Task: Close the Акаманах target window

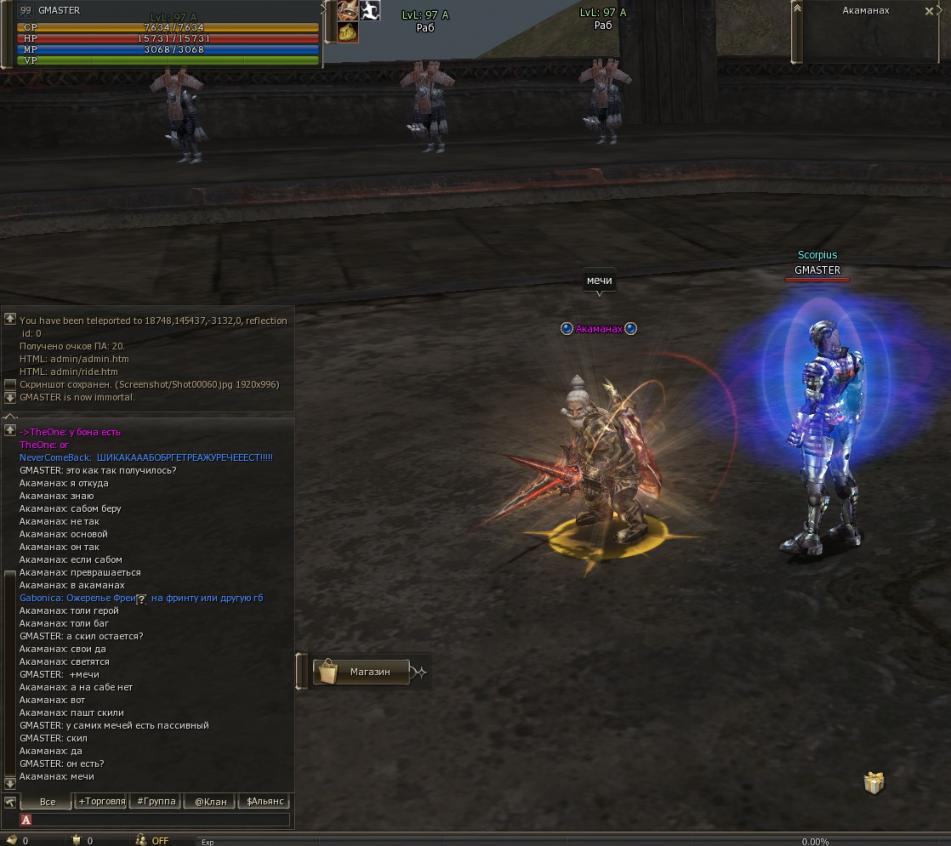Action: pos(929,11)
